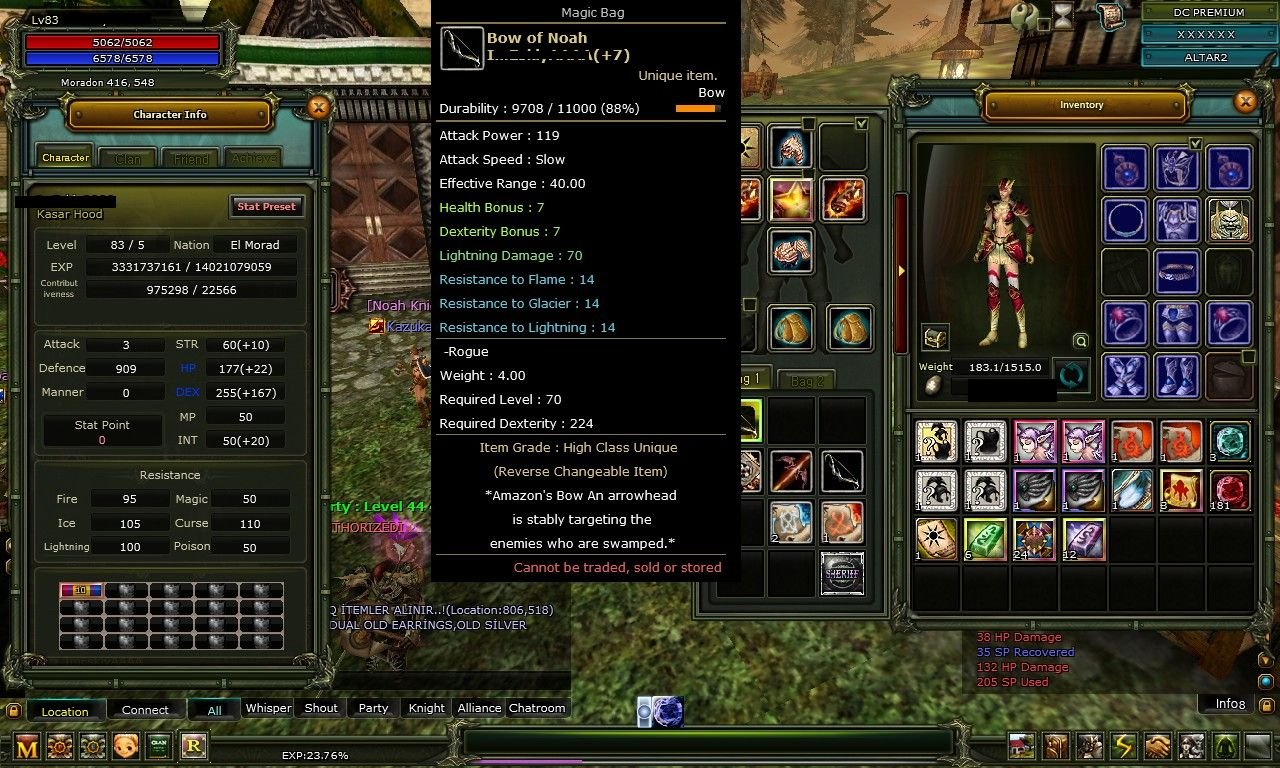Close the Character Info window
Image resolution: width=1280 pixels, height=768 pixels.
point(318,108)
